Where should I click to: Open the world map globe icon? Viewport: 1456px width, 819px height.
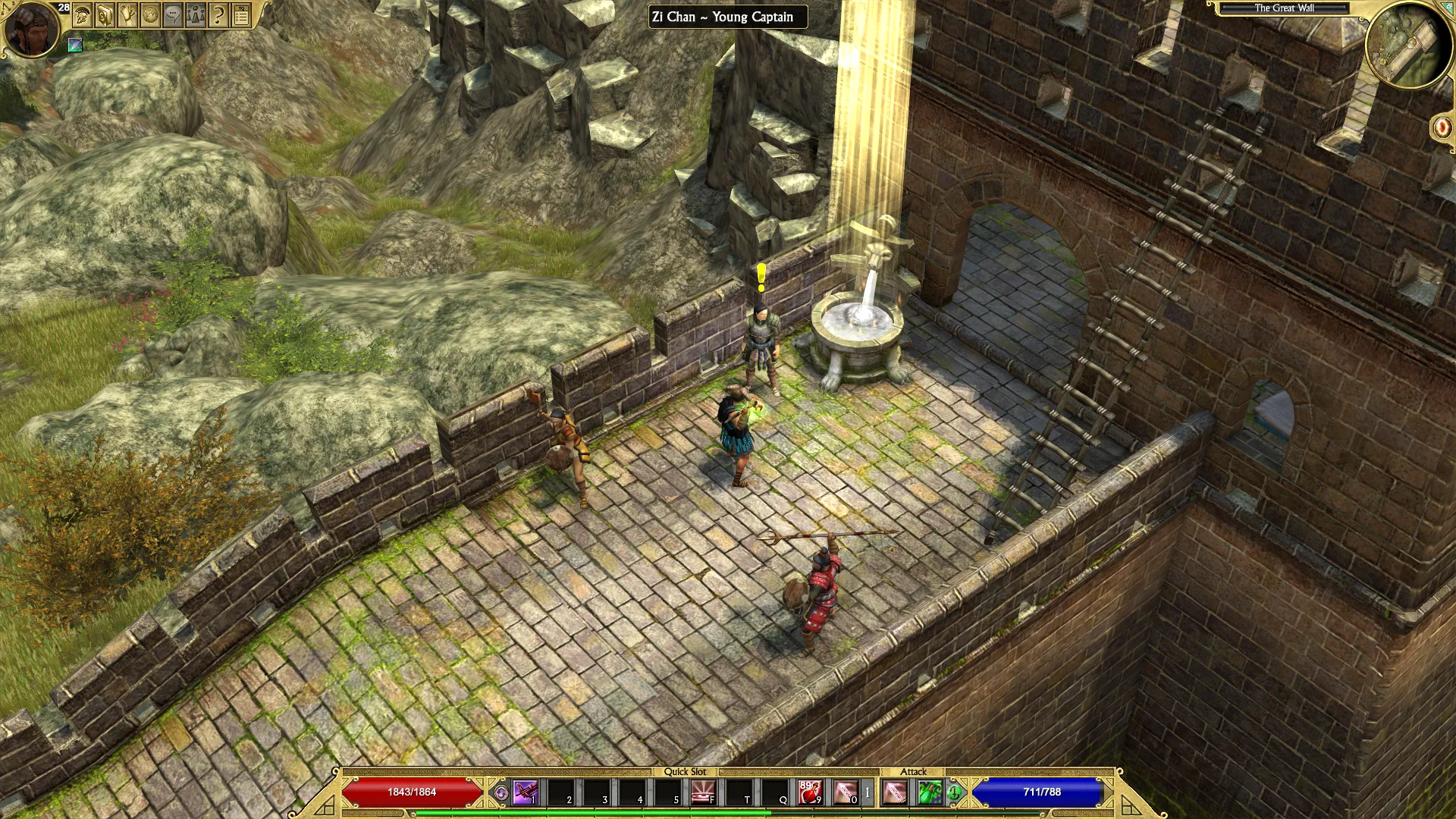[x=150, y=16]
